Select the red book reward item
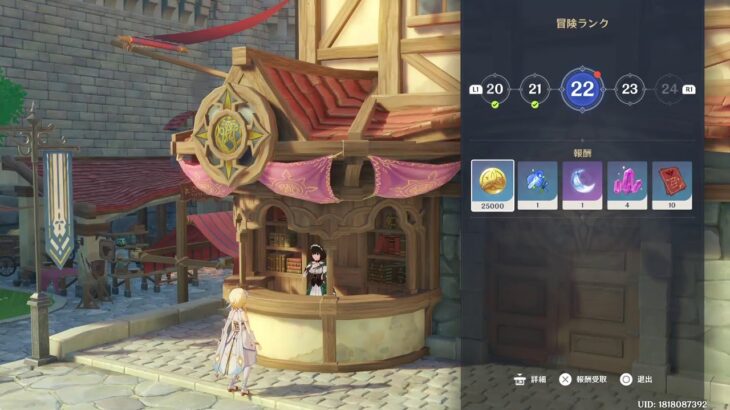This screenshot has height=410, width=730. click(671, 184)
